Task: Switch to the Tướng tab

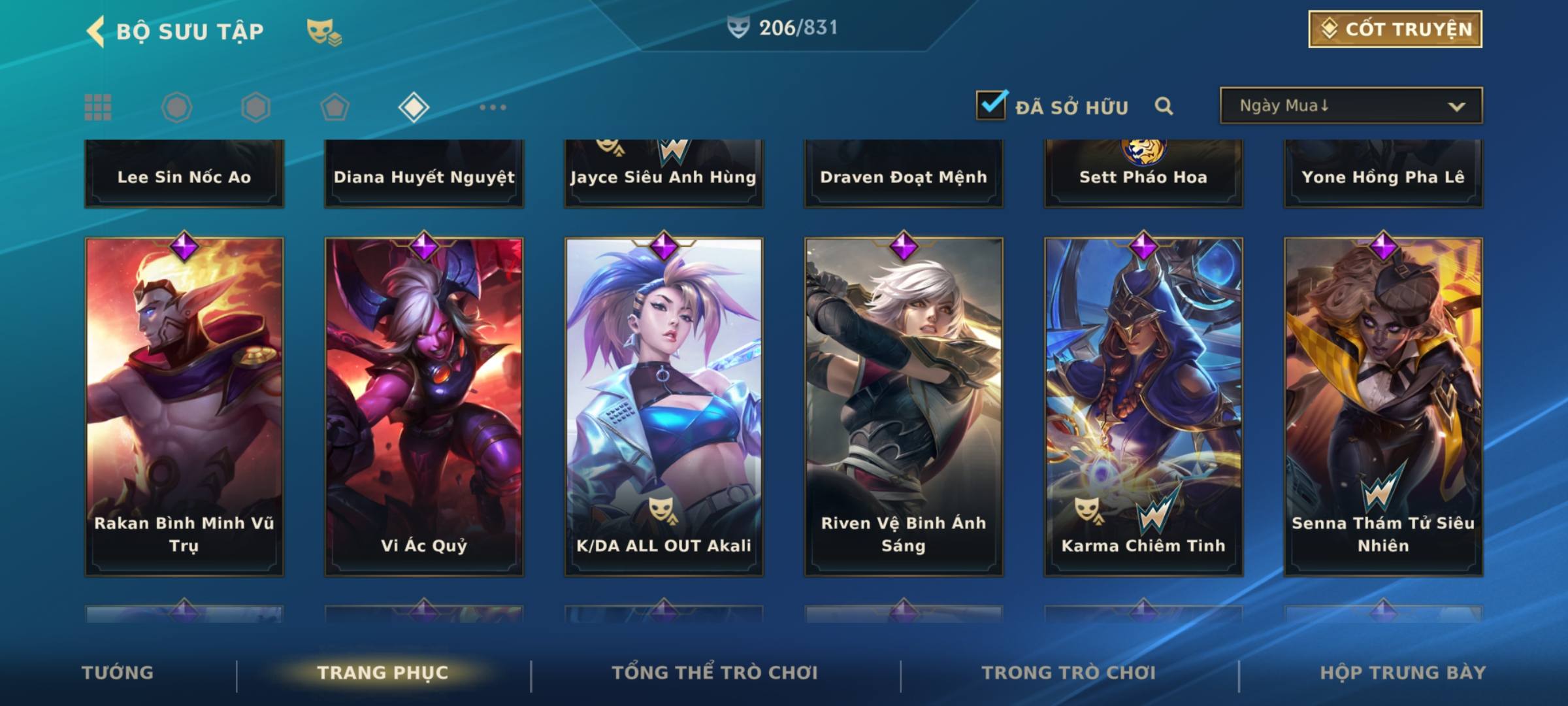Action: 118,673
